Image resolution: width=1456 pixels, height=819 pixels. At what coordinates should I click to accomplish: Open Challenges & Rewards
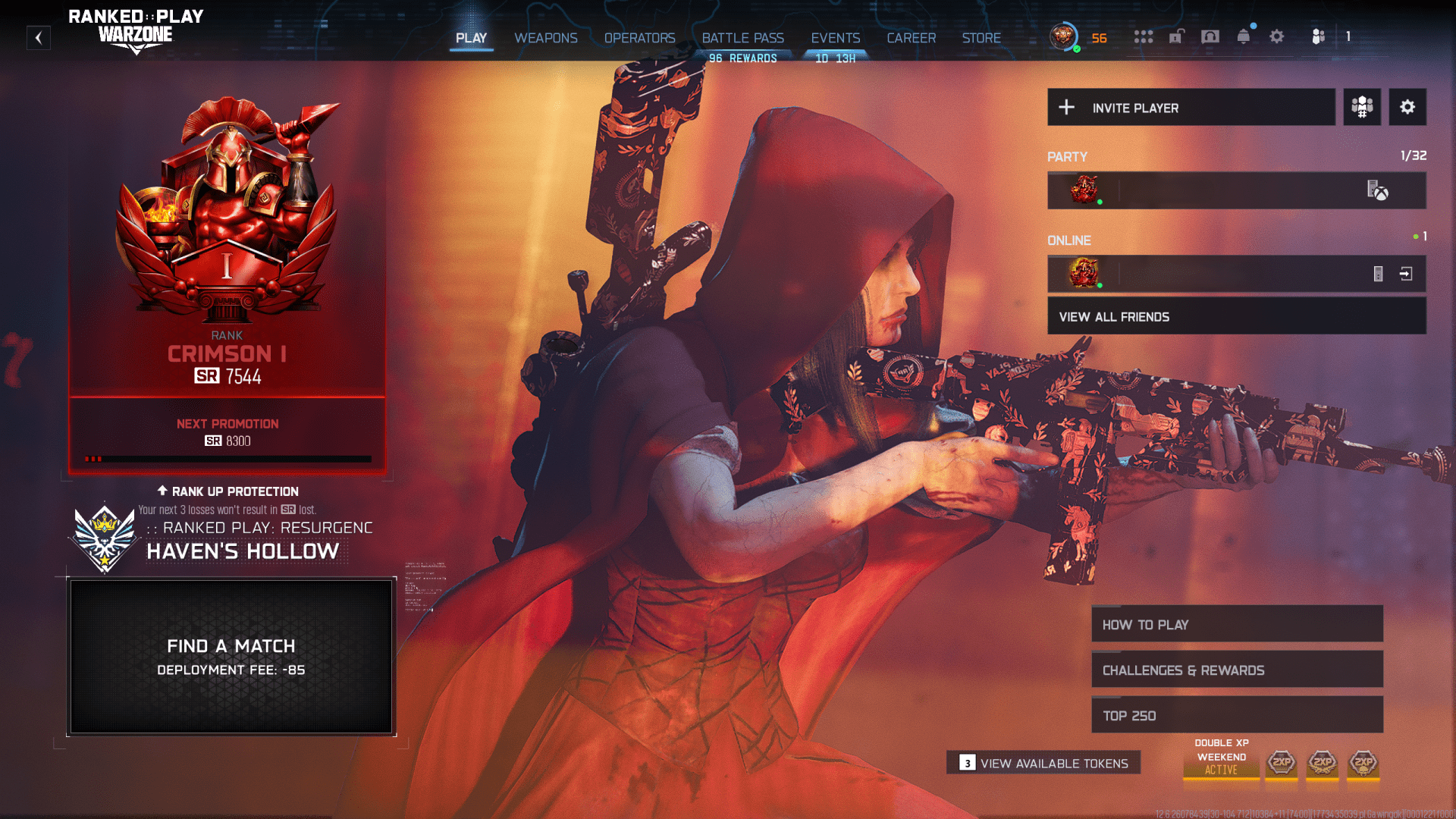[x=1236, y=670]
